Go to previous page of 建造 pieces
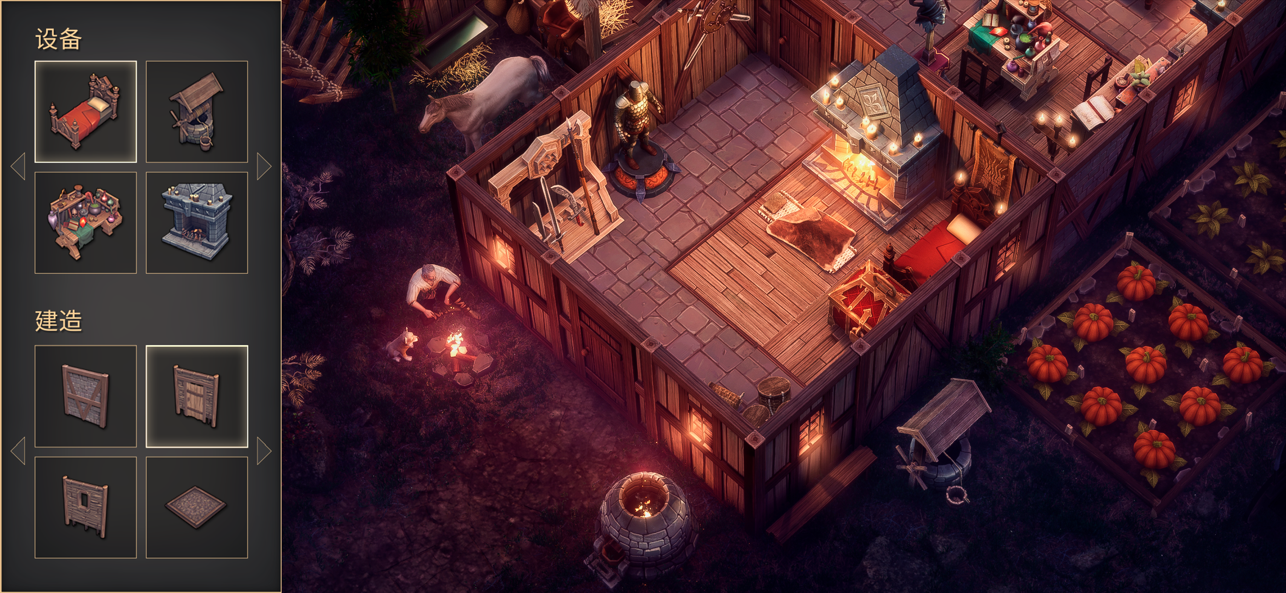This screenshot has height=593, width=1286. coord(18,451)
